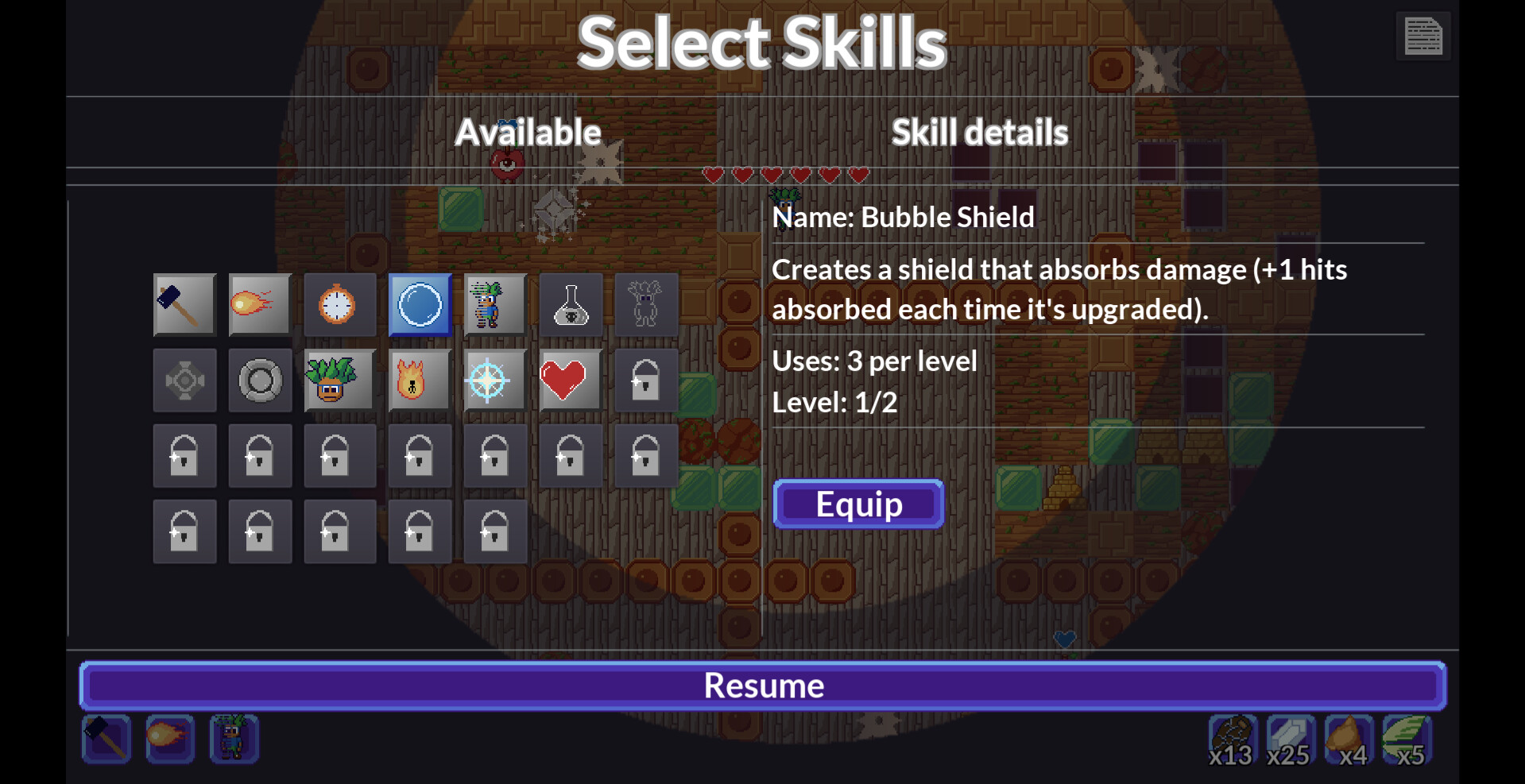Click the equipped fireball in the hotbar
Viewport: 1525px width, 784px height.
(169, 739)
